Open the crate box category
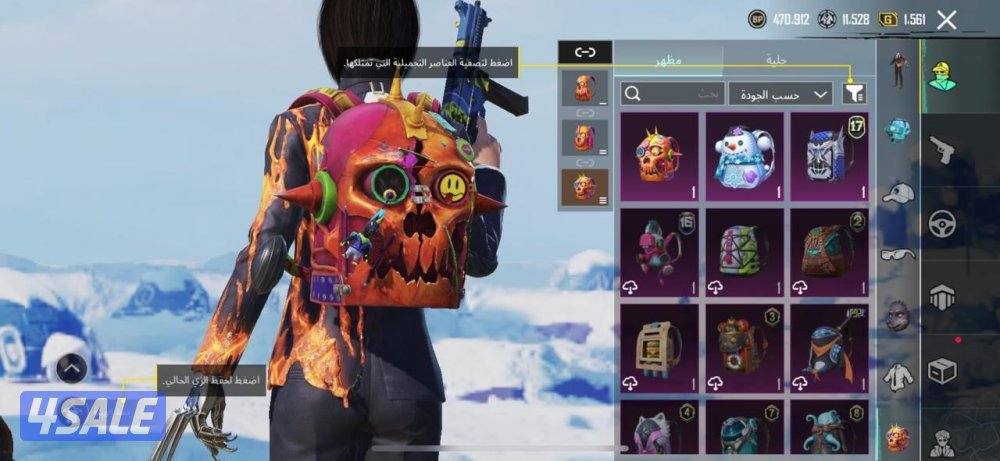 pos(942,370)
